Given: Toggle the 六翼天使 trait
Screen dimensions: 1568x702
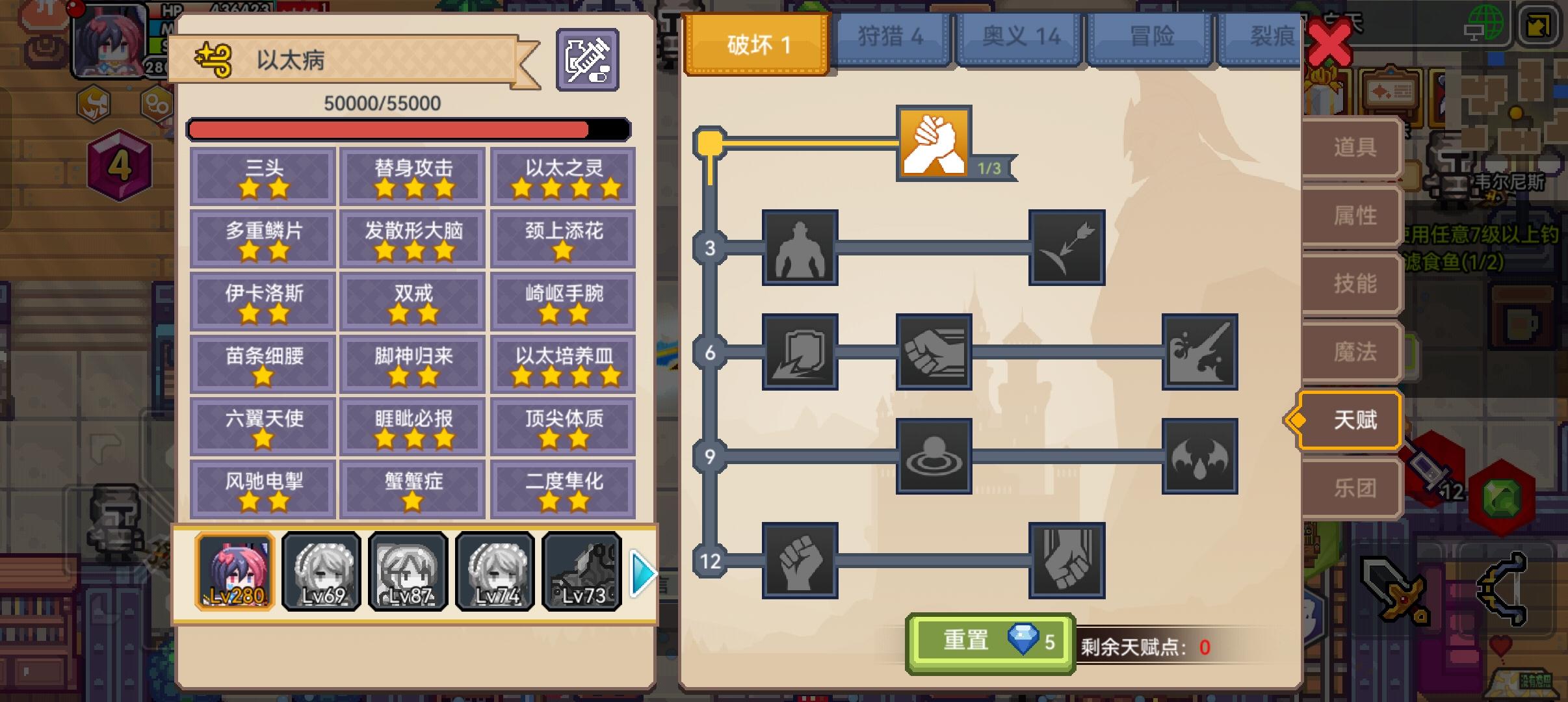Looking at the screenshot, I should pos(262,426).
